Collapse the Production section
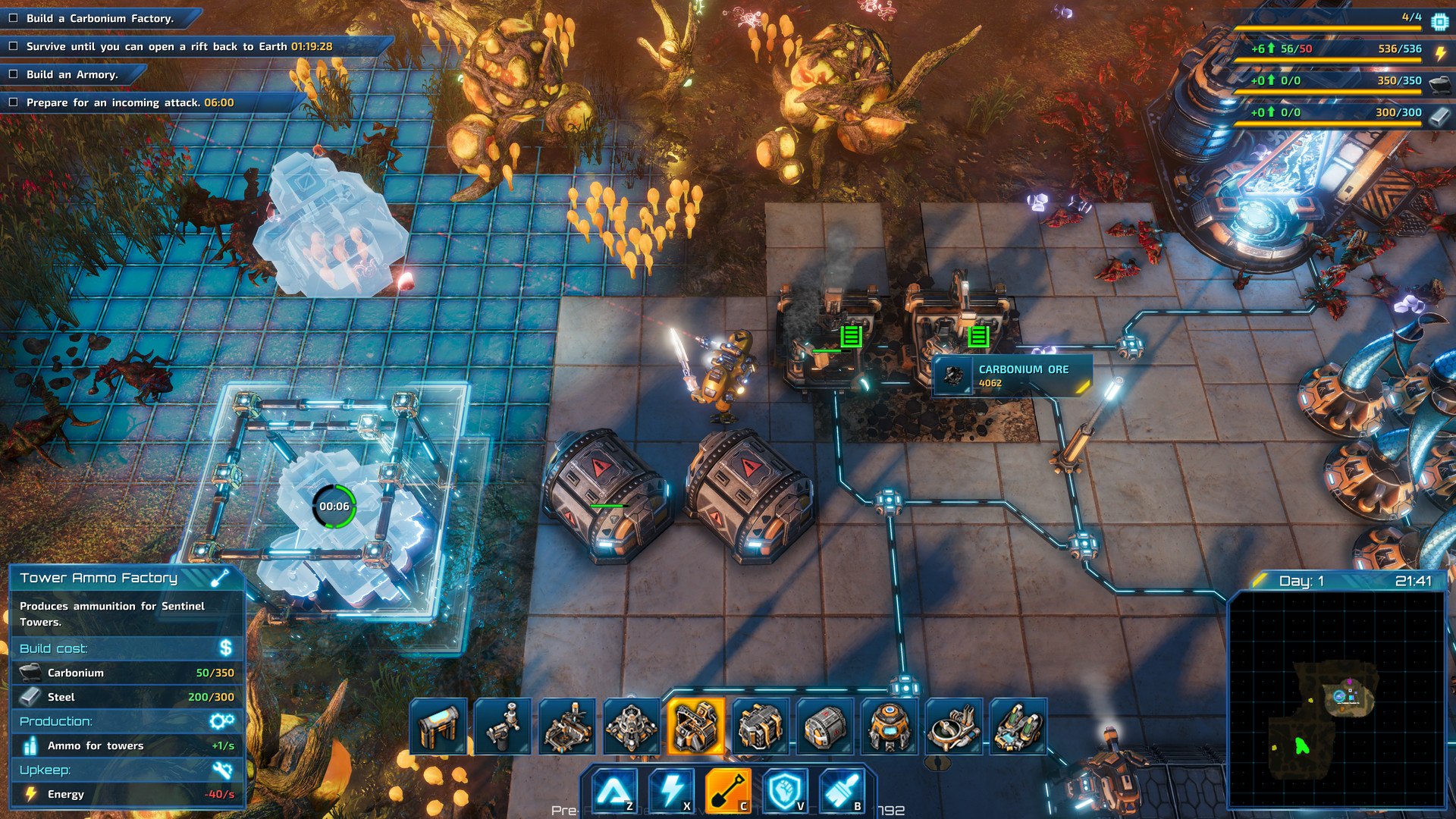Screen dimensions: 1456x819 (x=125, y=721)
